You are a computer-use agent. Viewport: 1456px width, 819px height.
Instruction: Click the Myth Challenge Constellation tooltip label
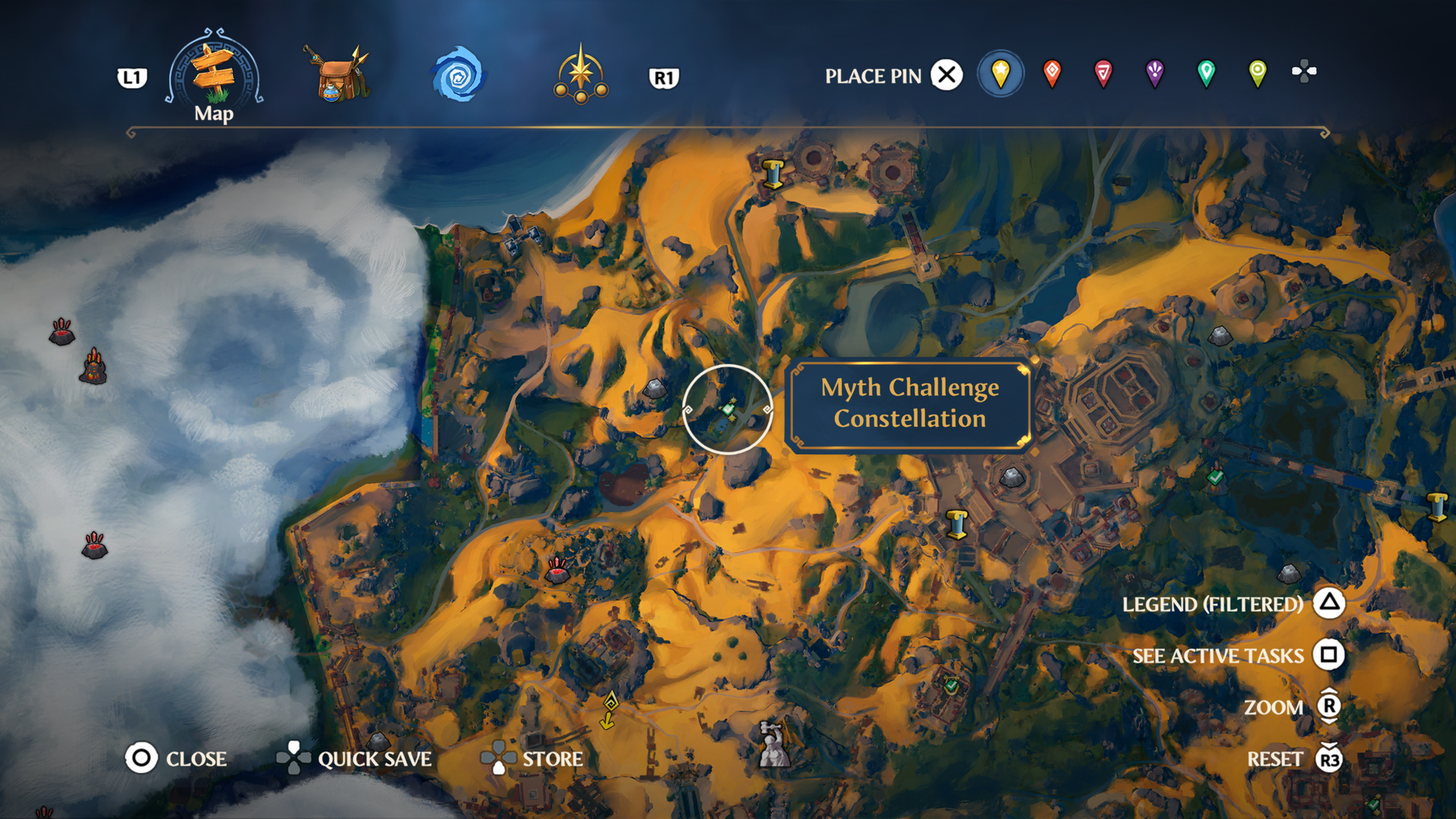pyautogui.click(x=910, y=403)
